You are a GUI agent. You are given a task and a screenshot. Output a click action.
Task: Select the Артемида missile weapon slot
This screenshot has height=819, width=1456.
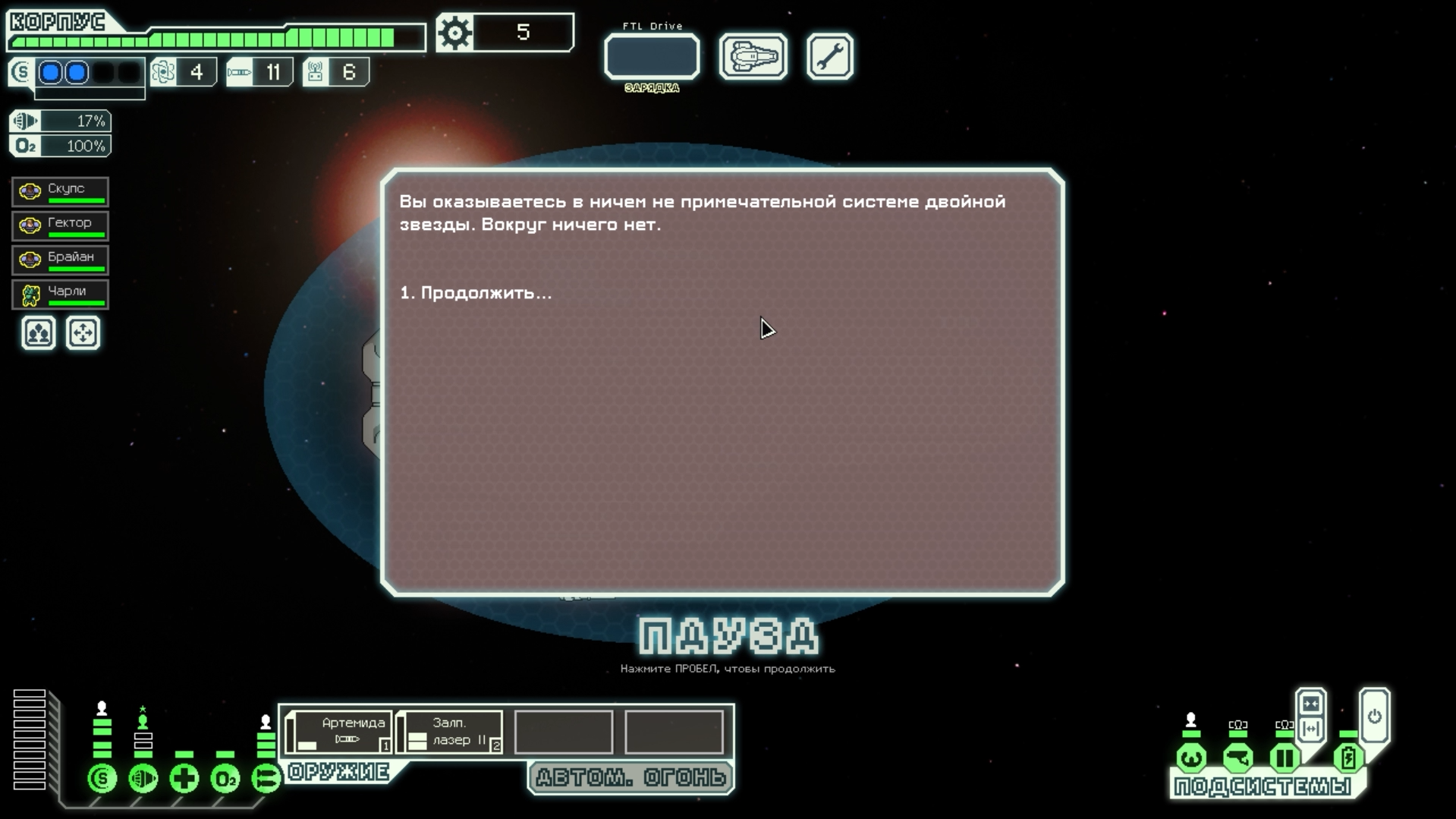pyautogui.click(x=339, y=732)
